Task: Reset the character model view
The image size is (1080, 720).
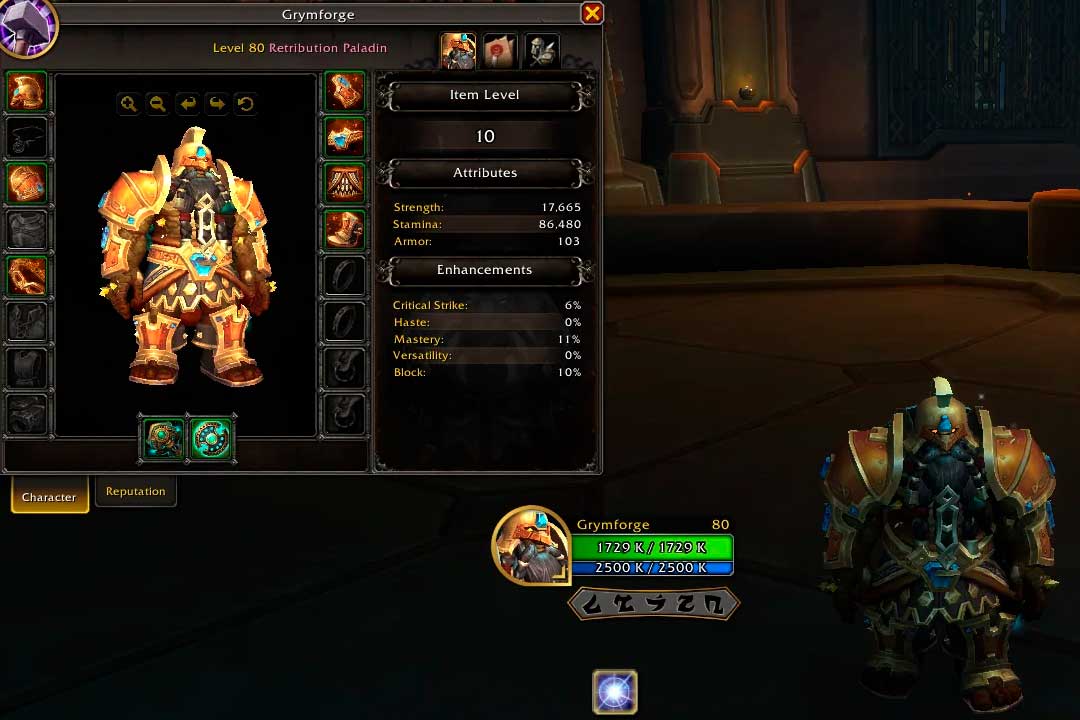Action: click(x=245, y=103)
